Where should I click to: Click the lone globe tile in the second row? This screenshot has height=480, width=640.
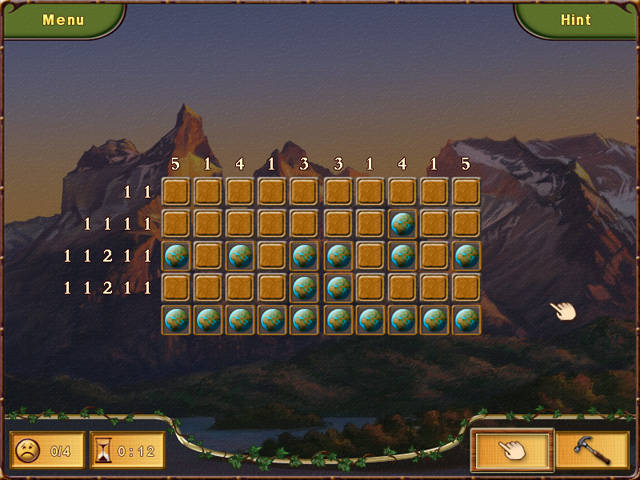[402, 224]
